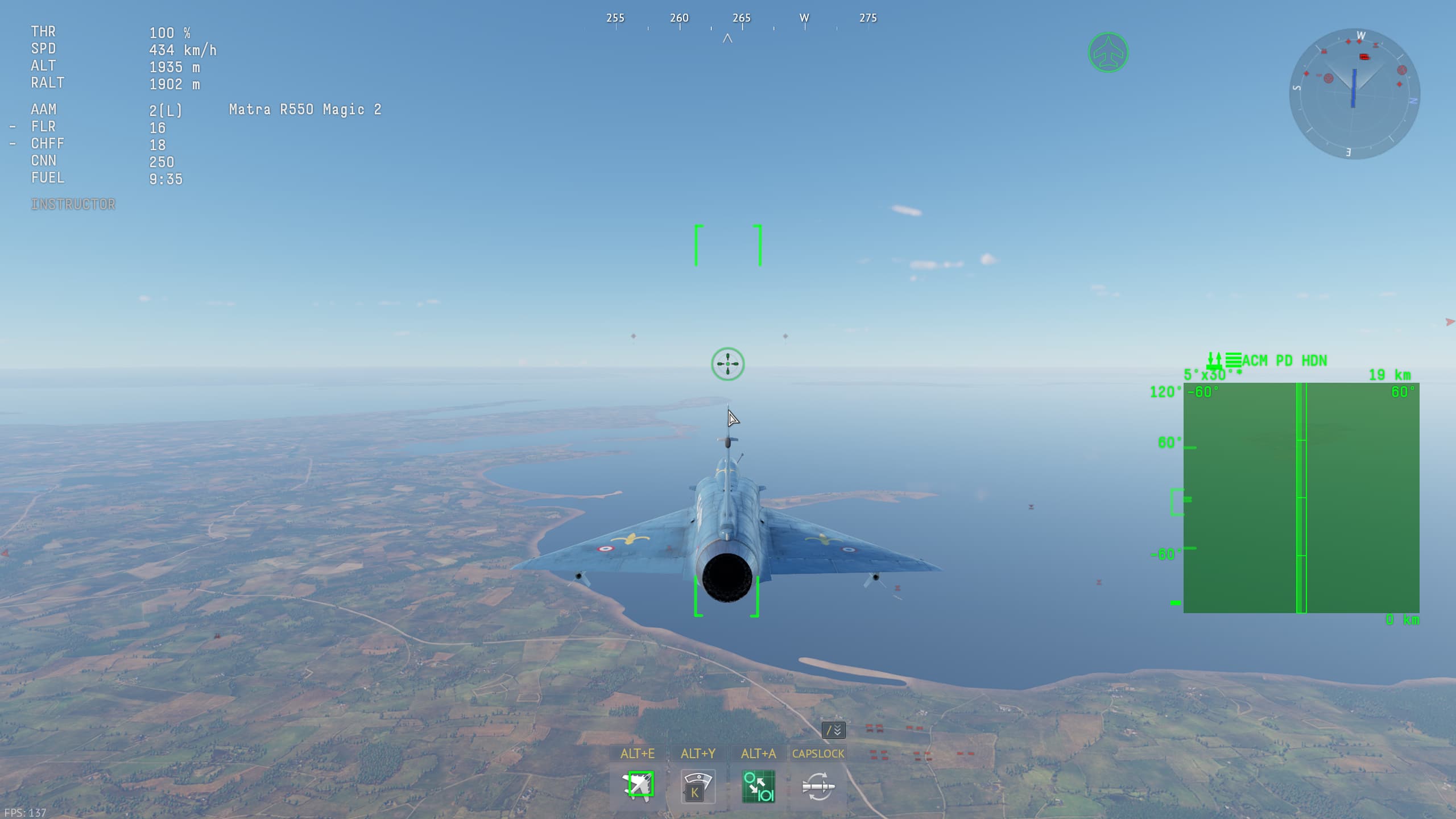Toggle the CHFF chaff counter indicator
Image resolution: width=1456 pixels, height=819 pixels.
pos(48,144)
